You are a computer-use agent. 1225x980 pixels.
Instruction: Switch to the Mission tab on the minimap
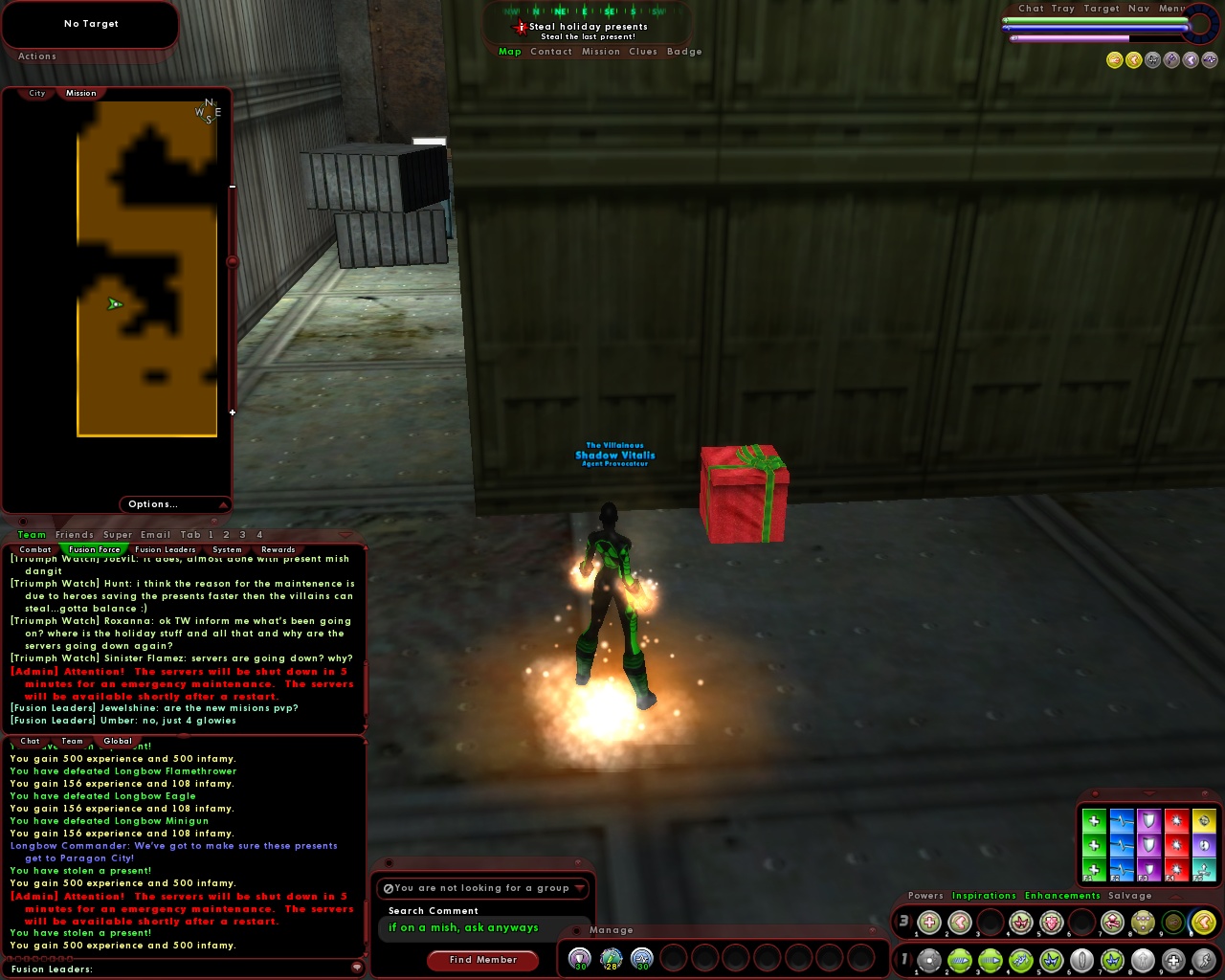click(80, 93)
